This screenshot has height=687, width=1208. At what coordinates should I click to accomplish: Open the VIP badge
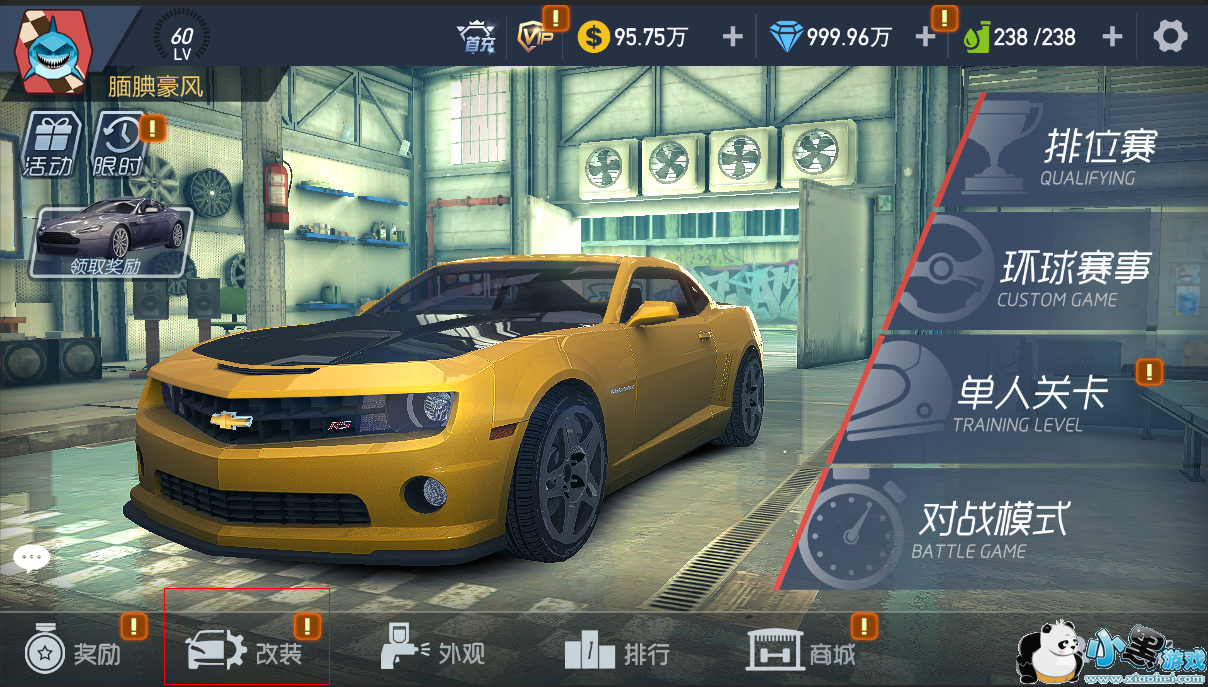coord(536,37)
